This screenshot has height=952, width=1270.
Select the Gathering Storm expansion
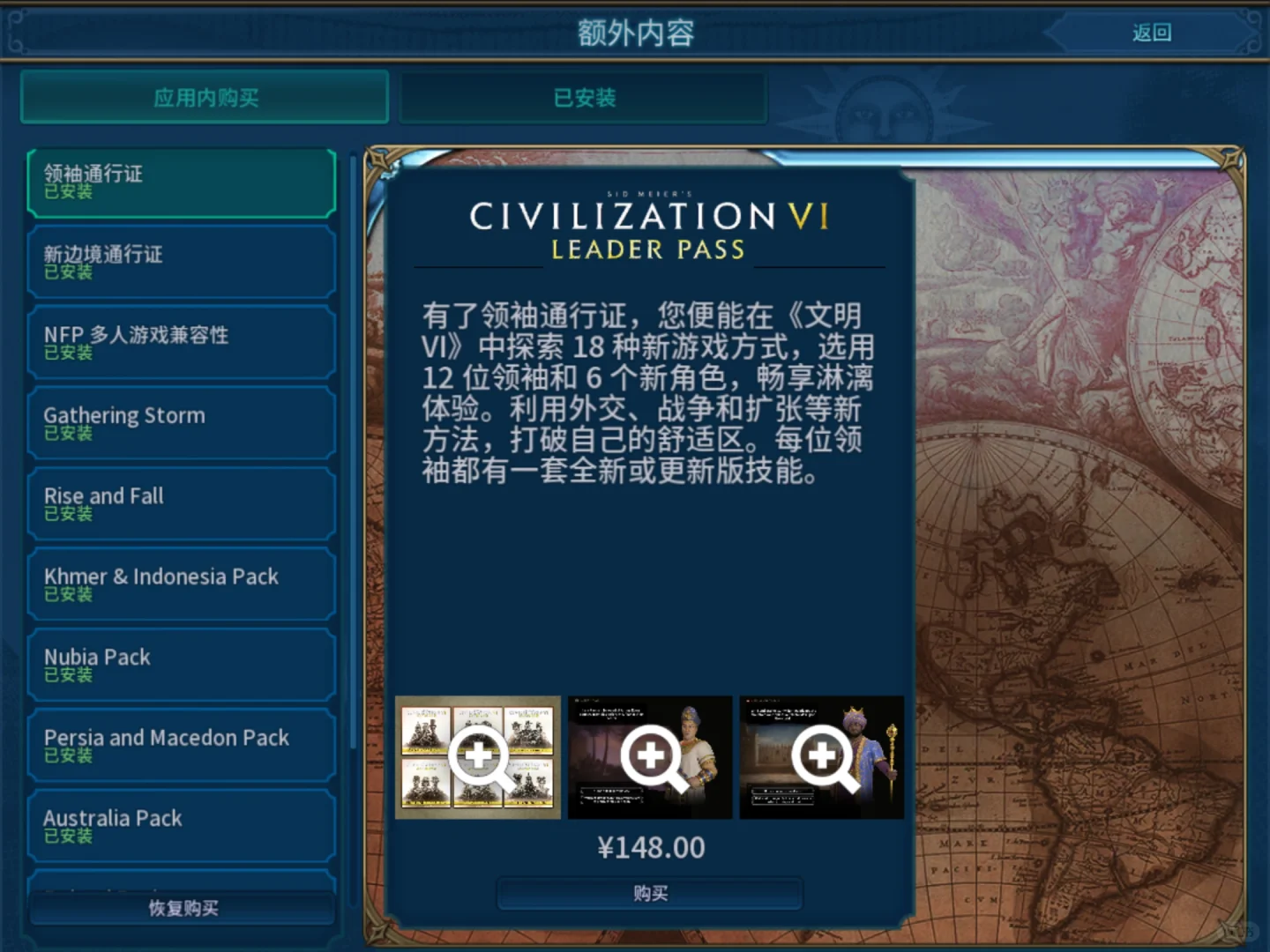[181, 422]
